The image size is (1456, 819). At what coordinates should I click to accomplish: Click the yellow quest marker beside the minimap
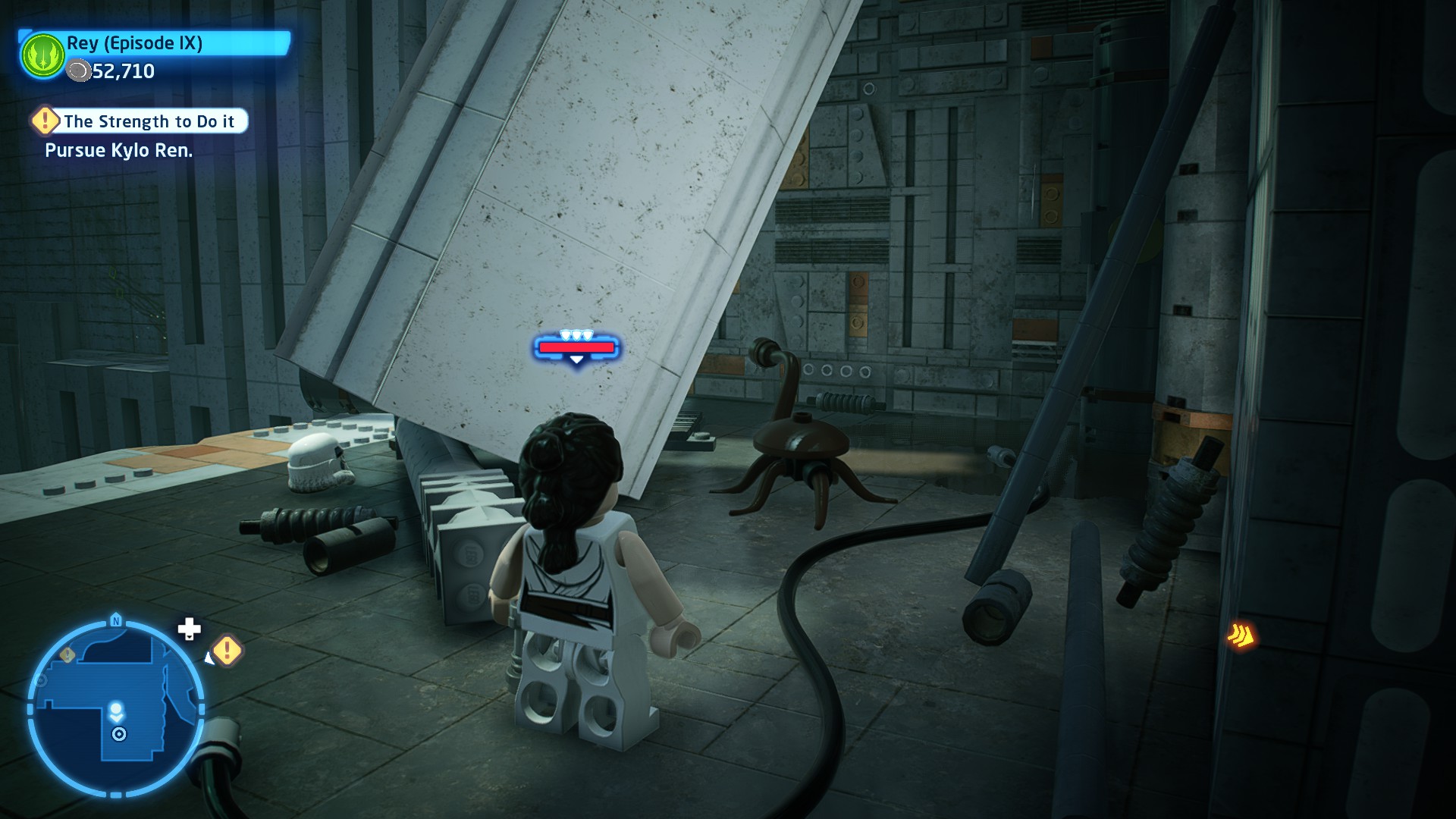(227, 650)
